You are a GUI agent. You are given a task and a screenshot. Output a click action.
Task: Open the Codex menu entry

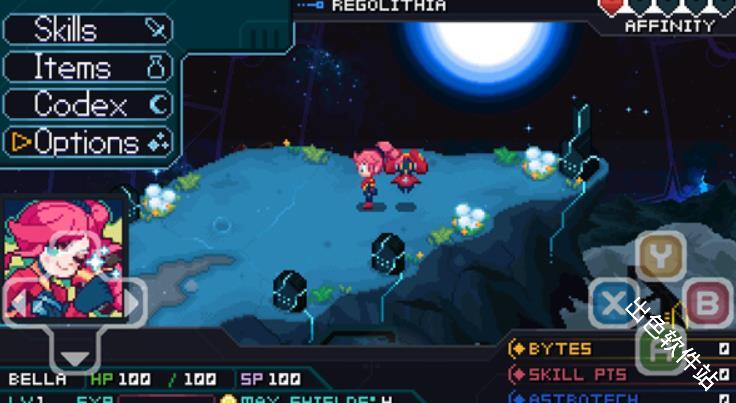[x=88, y=104]
